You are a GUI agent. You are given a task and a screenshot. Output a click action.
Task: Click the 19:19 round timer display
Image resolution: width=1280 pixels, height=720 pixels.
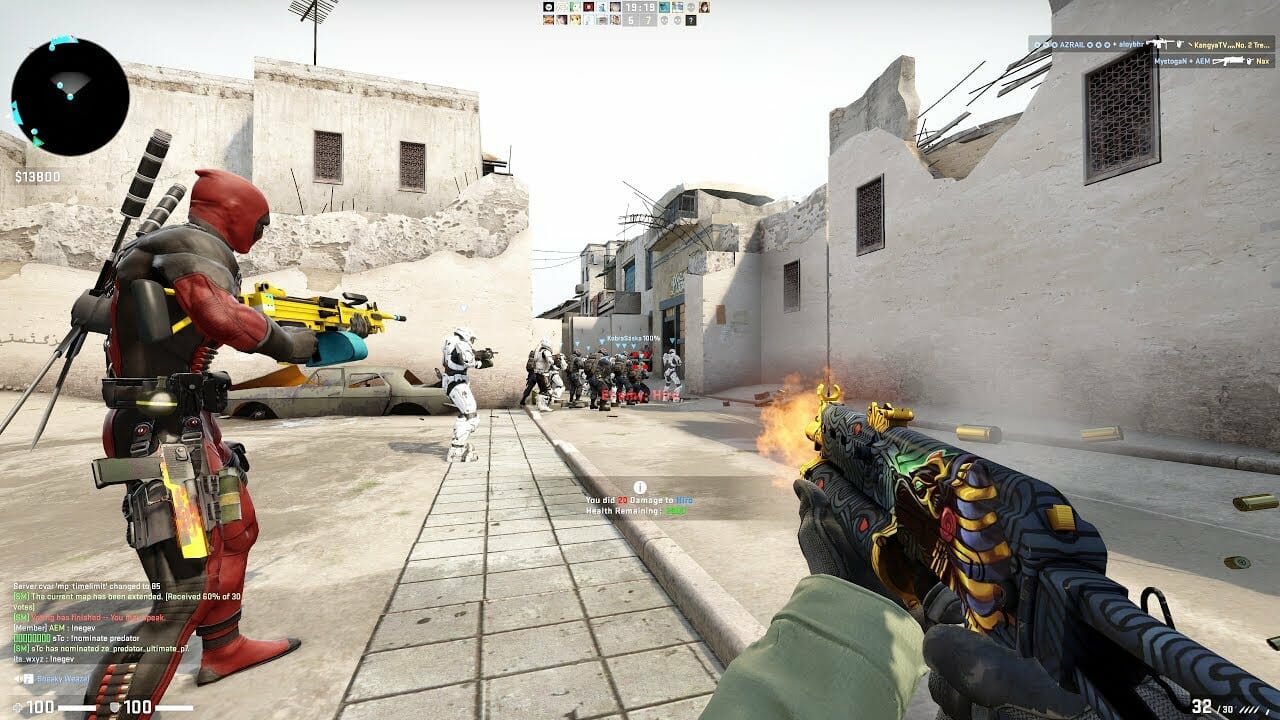pos(641,8)
